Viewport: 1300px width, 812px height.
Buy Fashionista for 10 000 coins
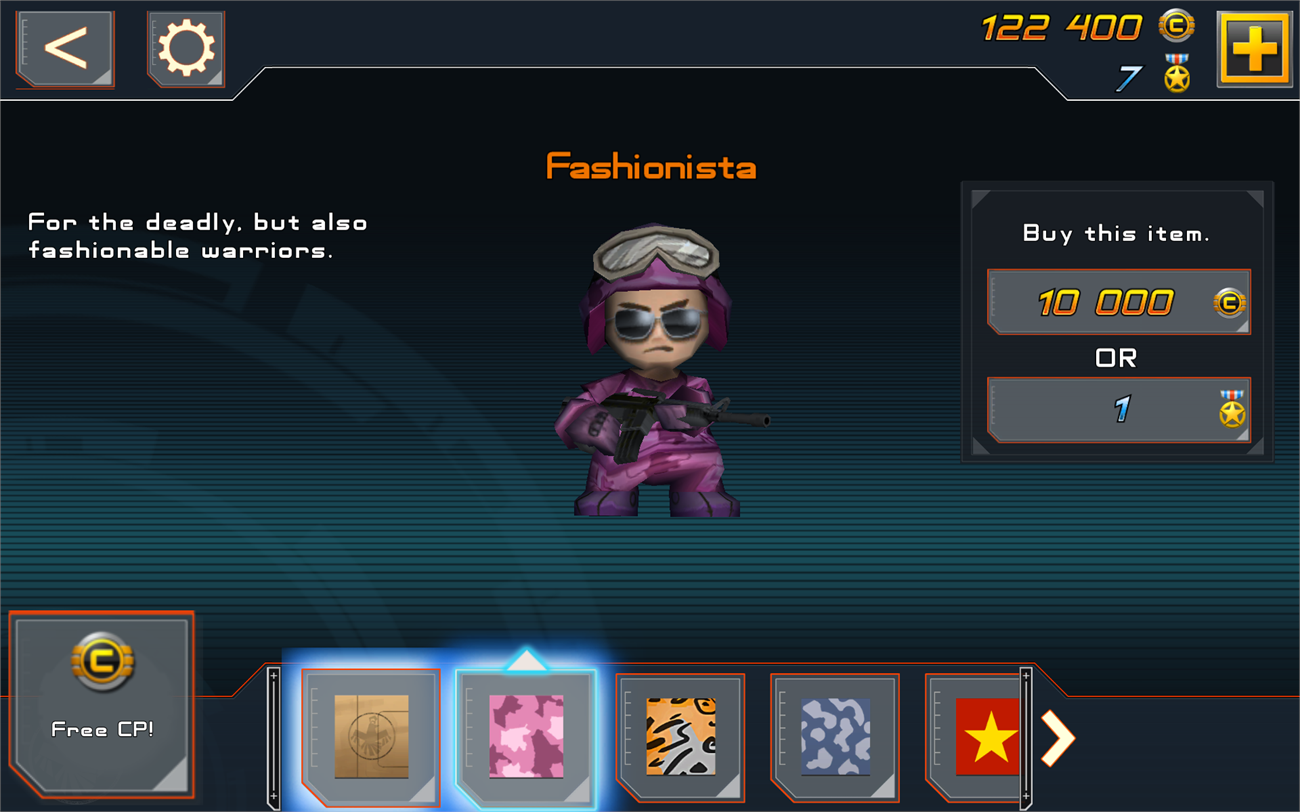click(1118, 302)
